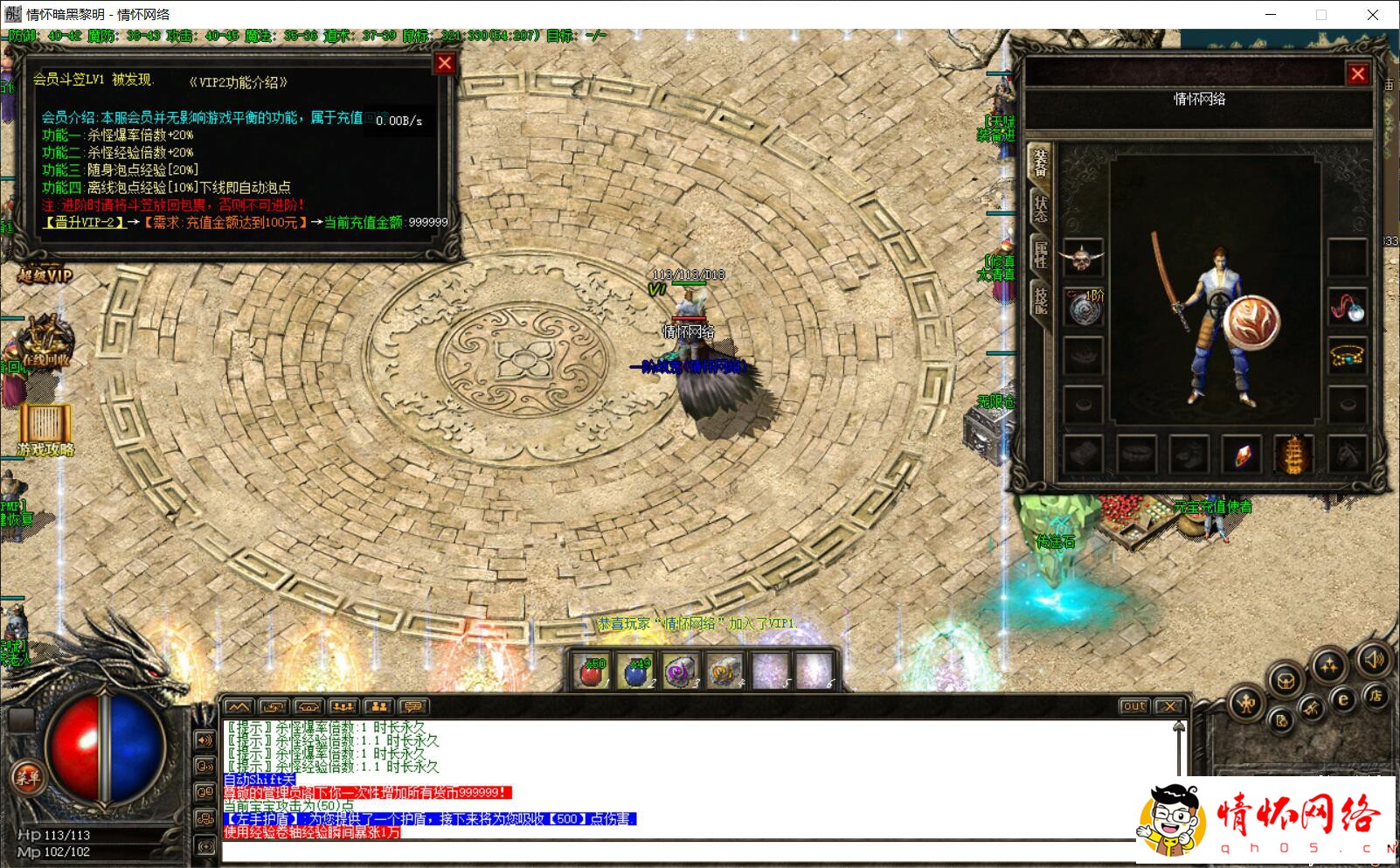Select the golden pagoda item slot
The image size is (1400, 868).
(x=1293, y=455)
